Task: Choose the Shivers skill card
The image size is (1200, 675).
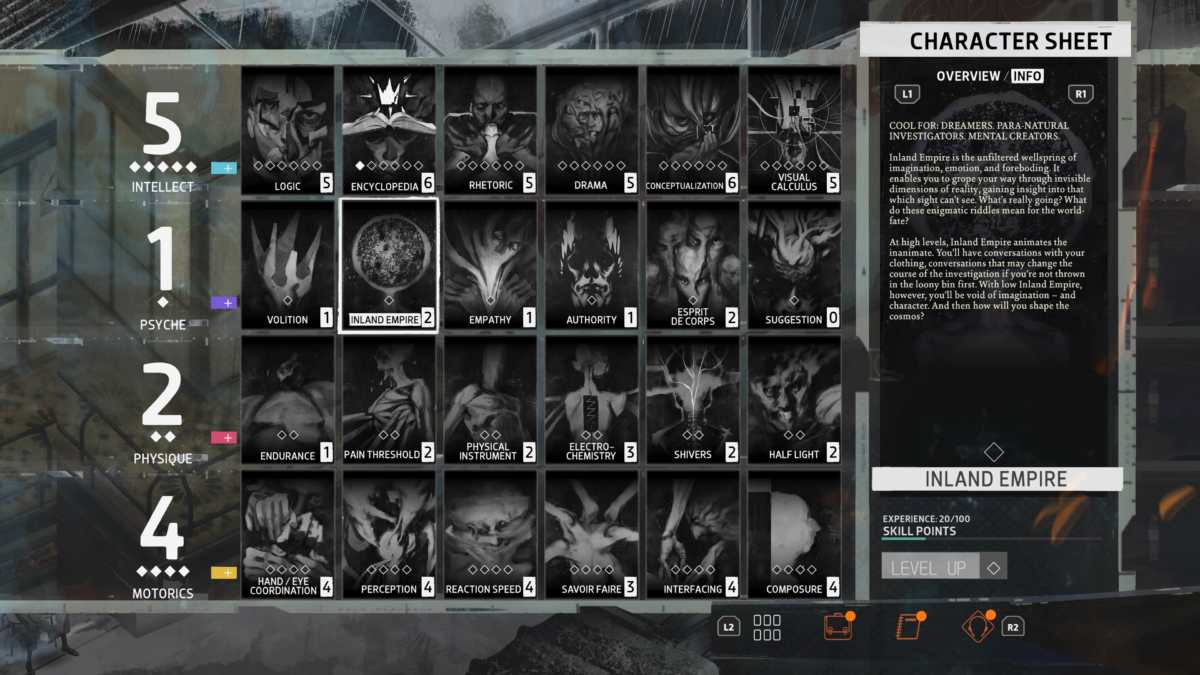Action: point(692,399)
